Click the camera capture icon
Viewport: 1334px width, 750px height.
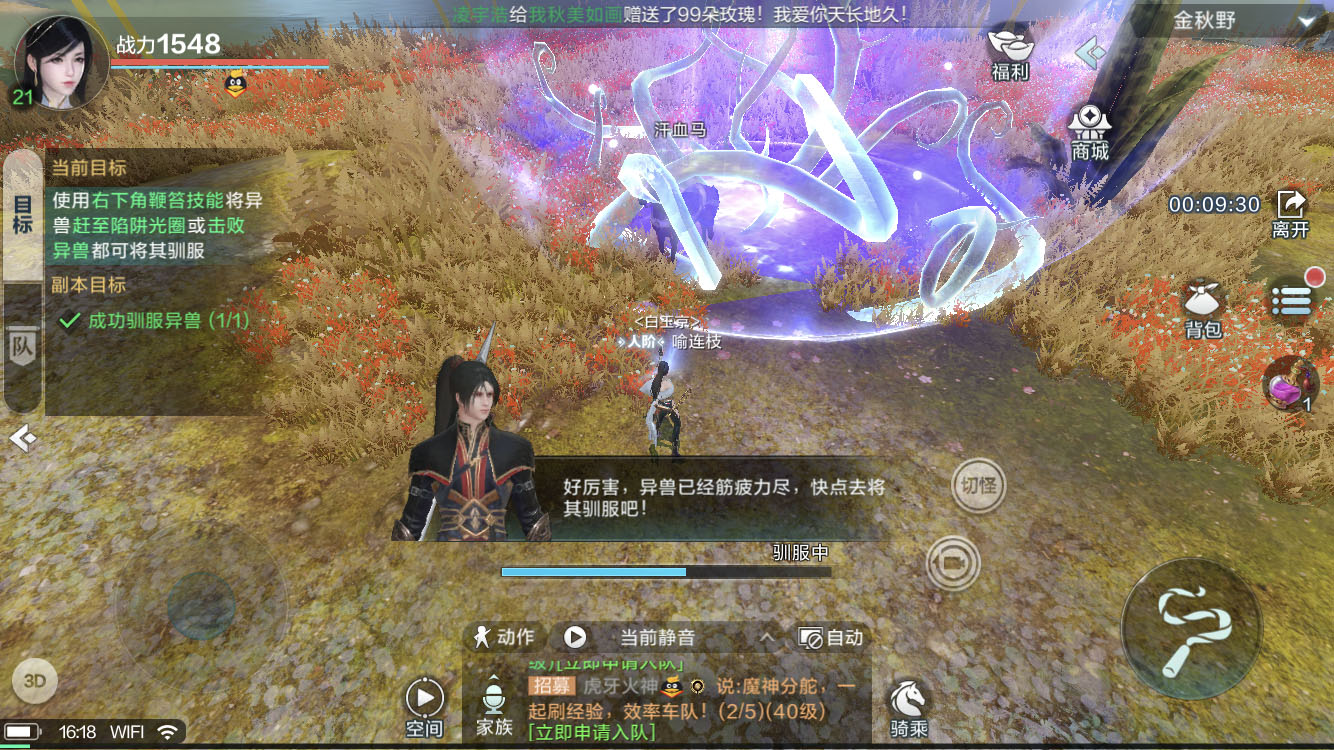(x=956, y=561)
